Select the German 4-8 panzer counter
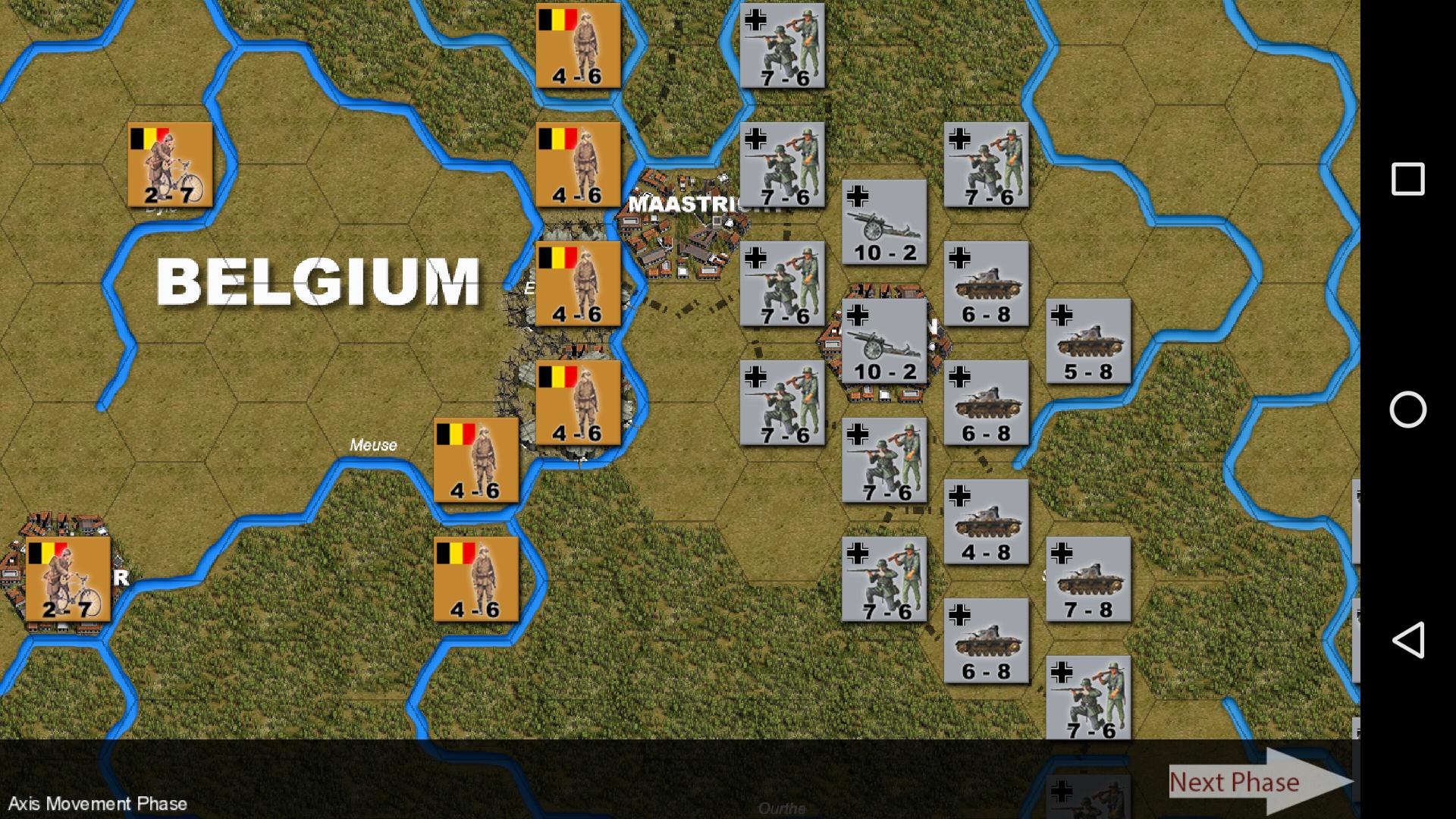The width and height of the screenshot is (1456, 819). pos(986,523)
